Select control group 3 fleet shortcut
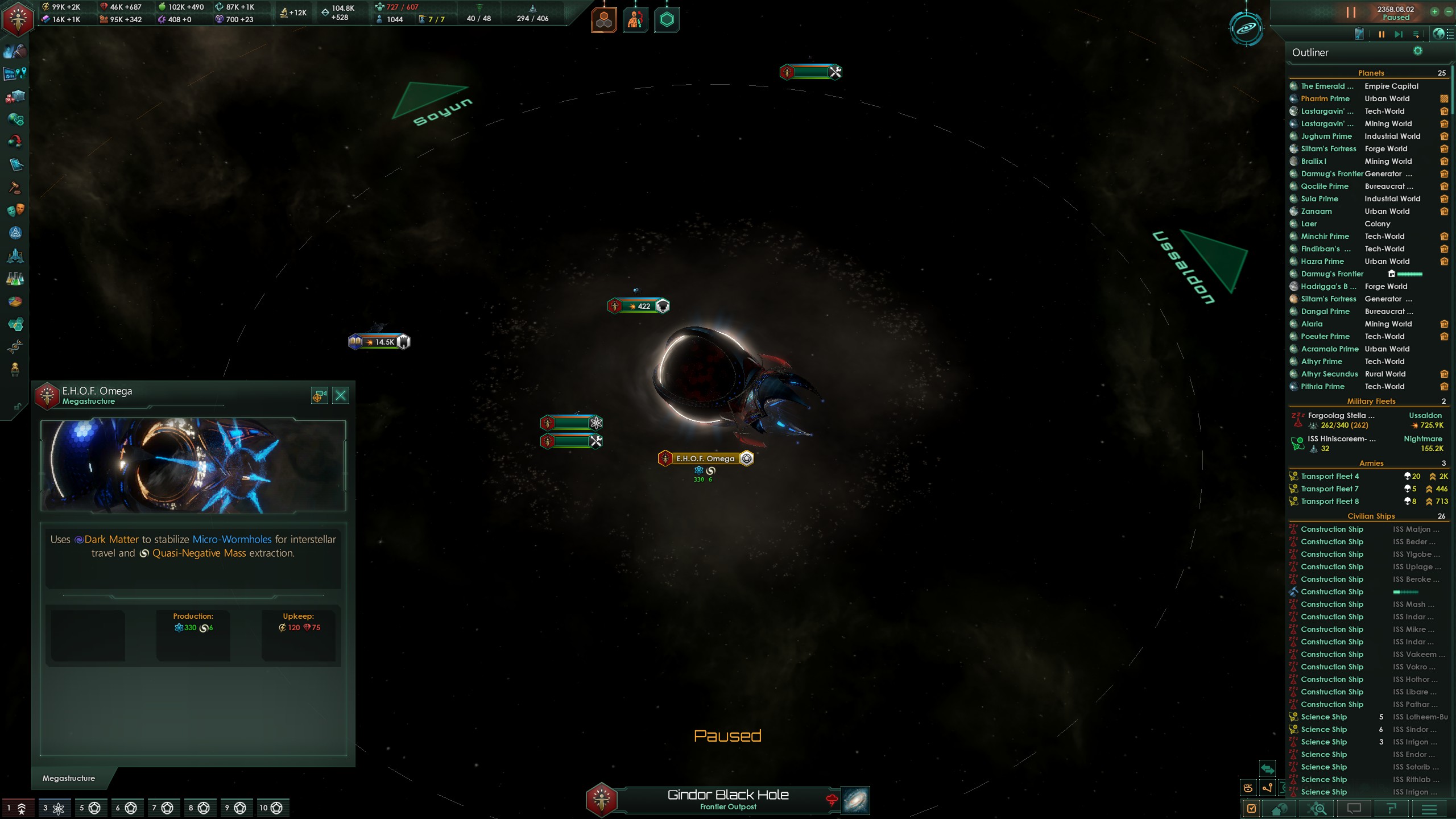This screenshot has height=819, width=1456. coord(53,808)
